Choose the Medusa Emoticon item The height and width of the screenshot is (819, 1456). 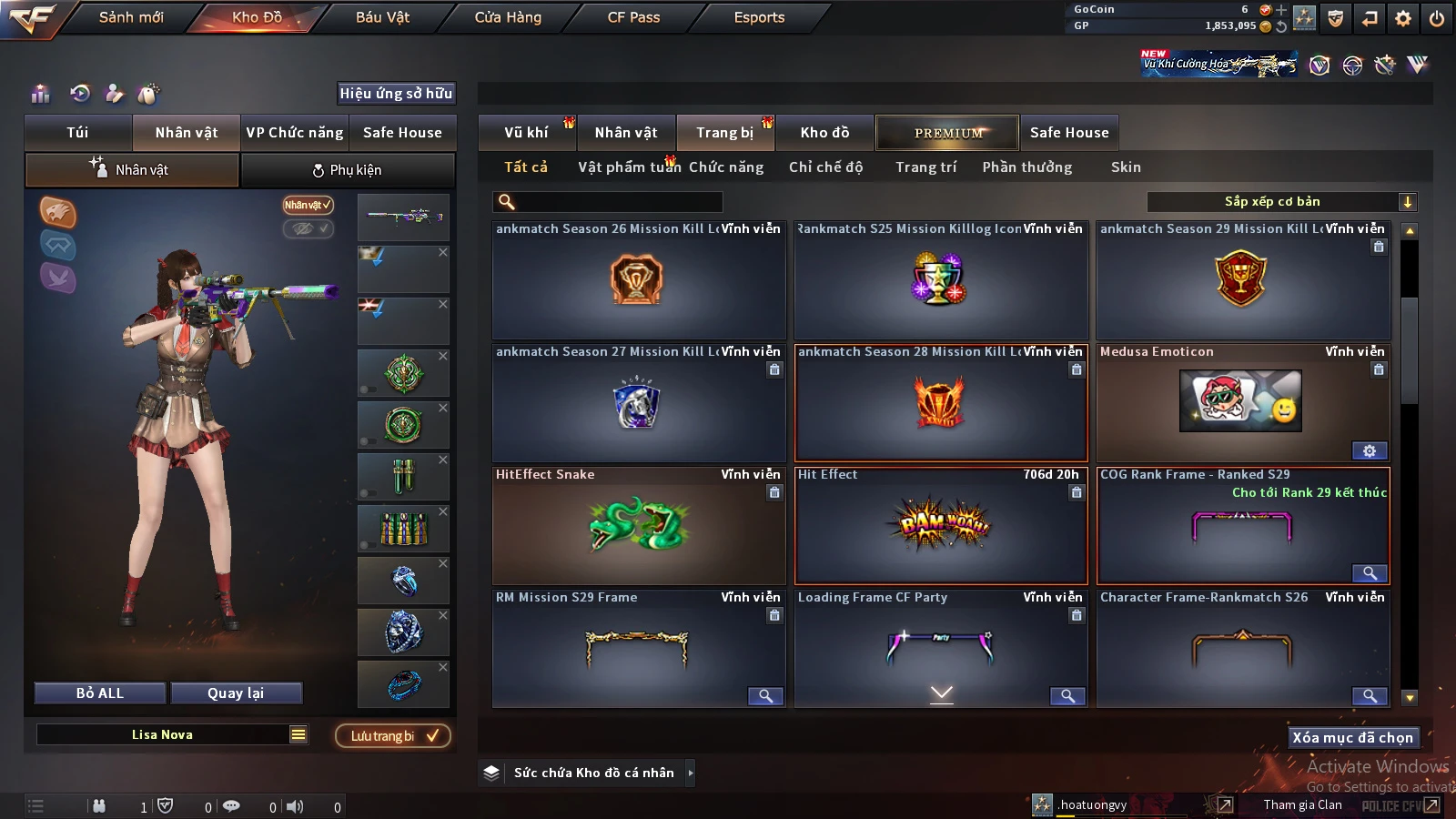pos(1241,401)
